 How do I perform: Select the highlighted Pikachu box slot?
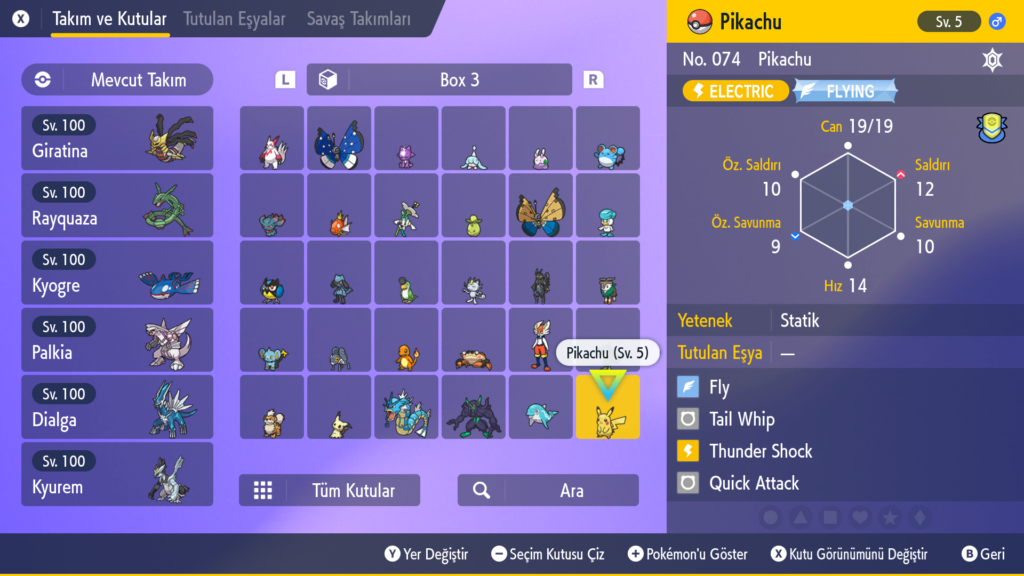pos(607,408)
